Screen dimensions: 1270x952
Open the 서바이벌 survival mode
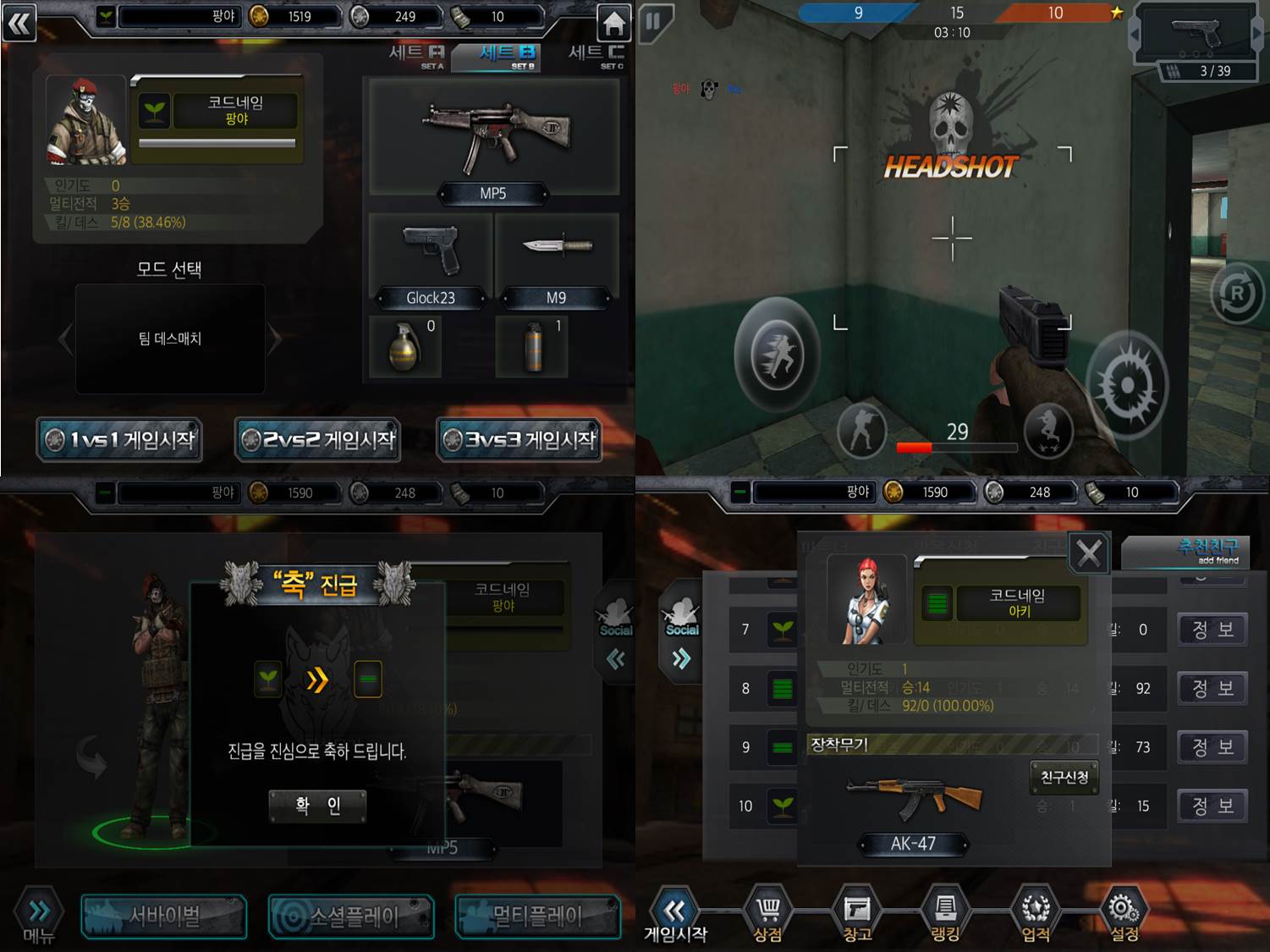click(164, 916)
